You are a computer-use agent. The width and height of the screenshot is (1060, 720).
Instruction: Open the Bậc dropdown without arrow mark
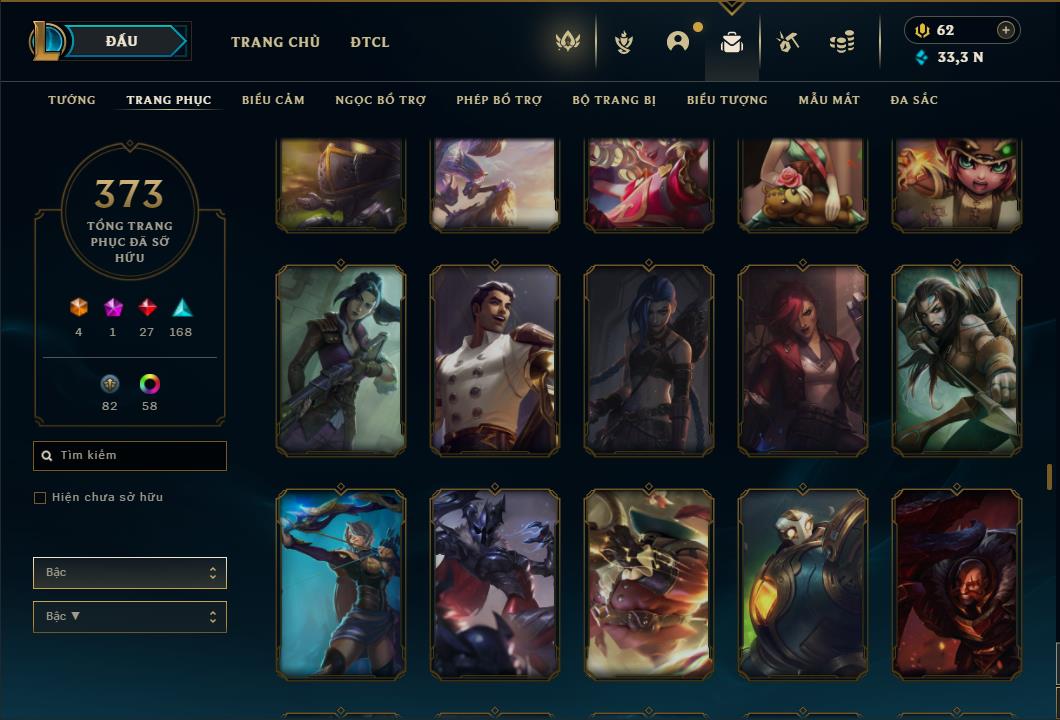coord(130,573)
